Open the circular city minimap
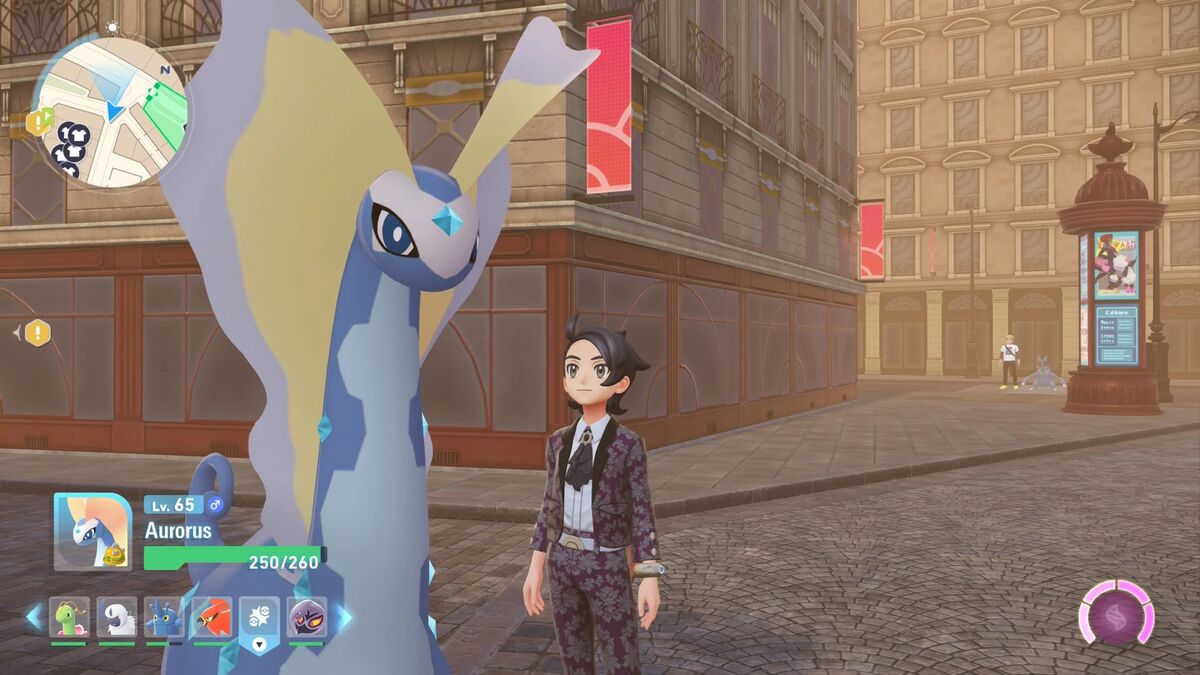 [111, 112]
